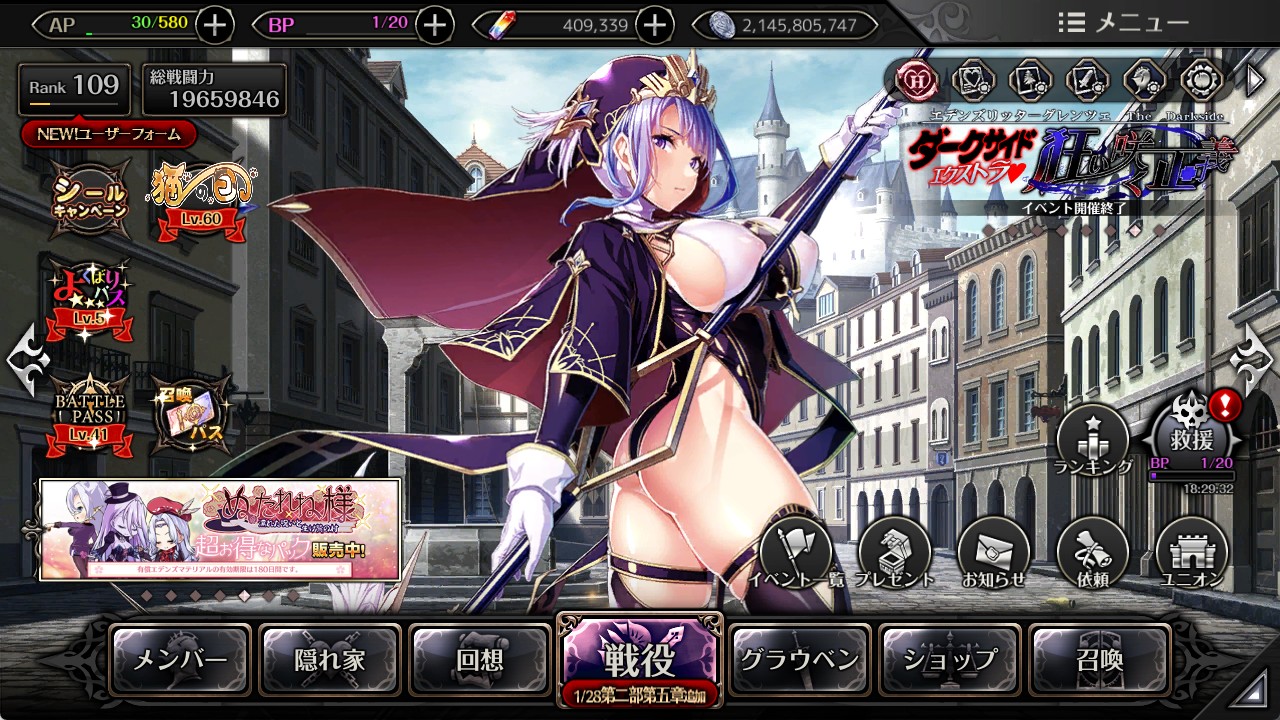The height and width of the screenshot is (720, 1280).
Task: Visit the ショップ shop
Action: point(950,660)
